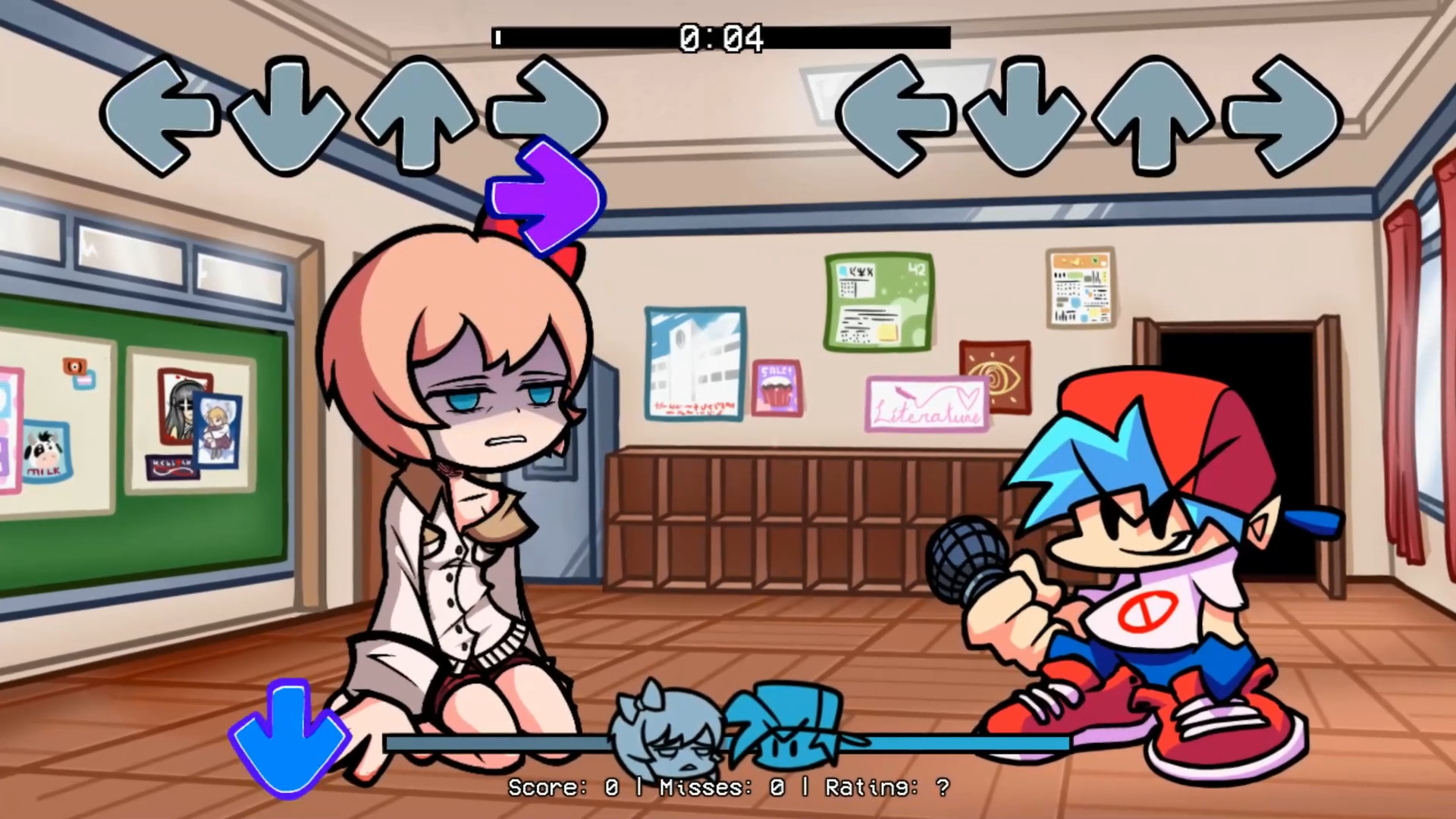Image resolution: width=1456 pixels, height=819 pixels.
Task: Click the 0:04 song timer bar
Action: 720,36
